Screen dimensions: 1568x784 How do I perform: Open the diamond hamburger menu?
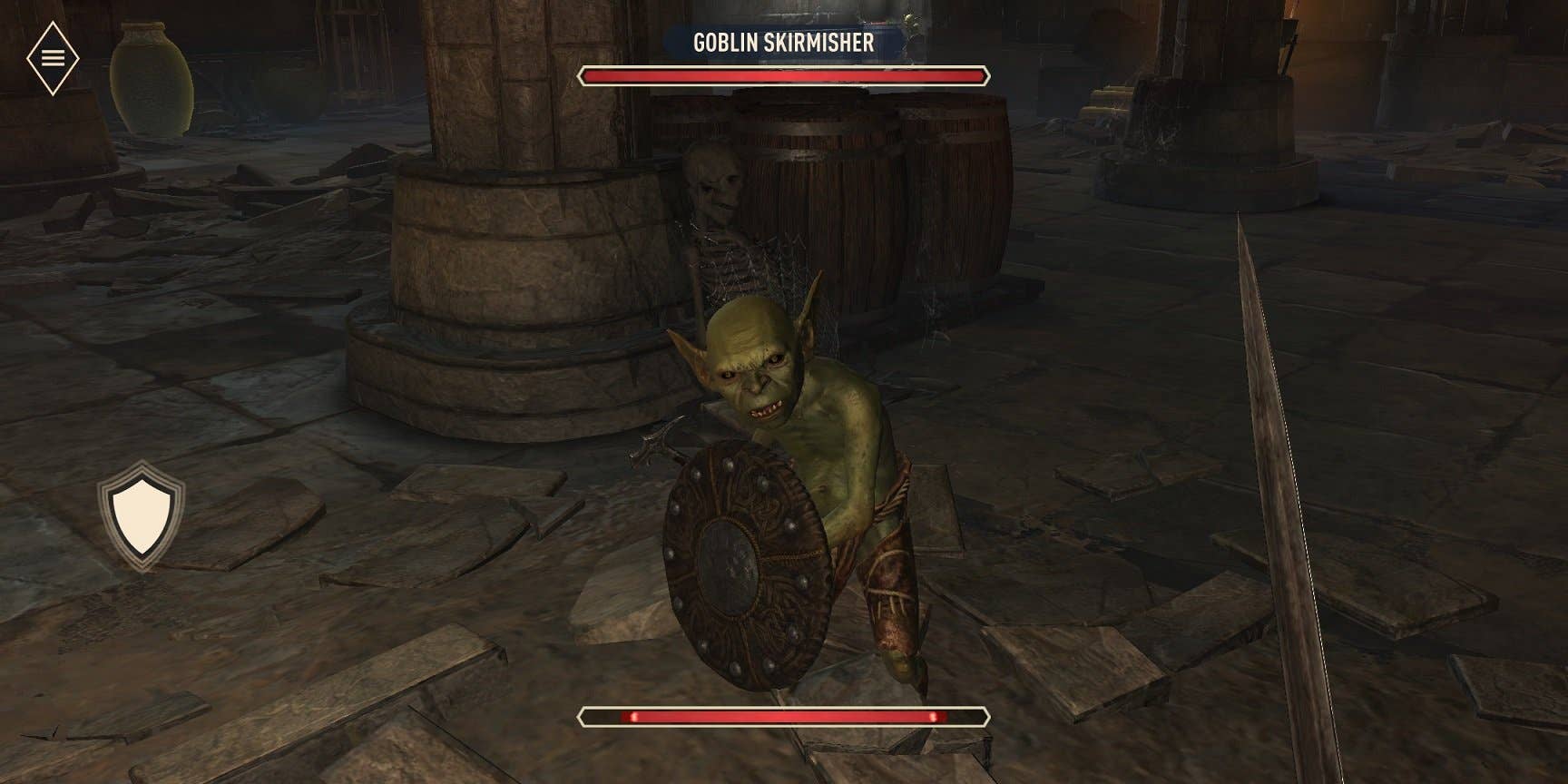pos(53,58)
